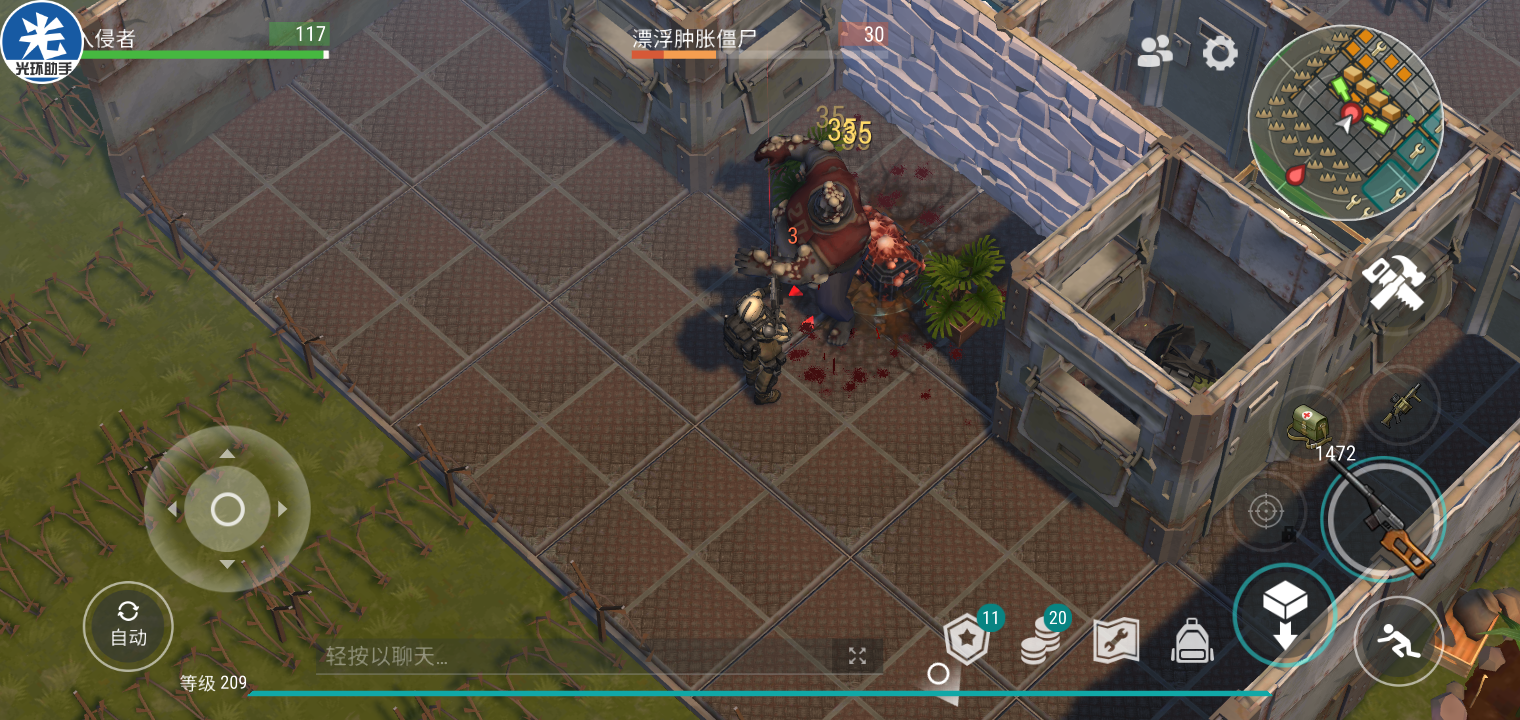The width and height of the screenshot is (1520, 720).
Task: Toggle sneak crouch mode
Action: click(1398, 641)
